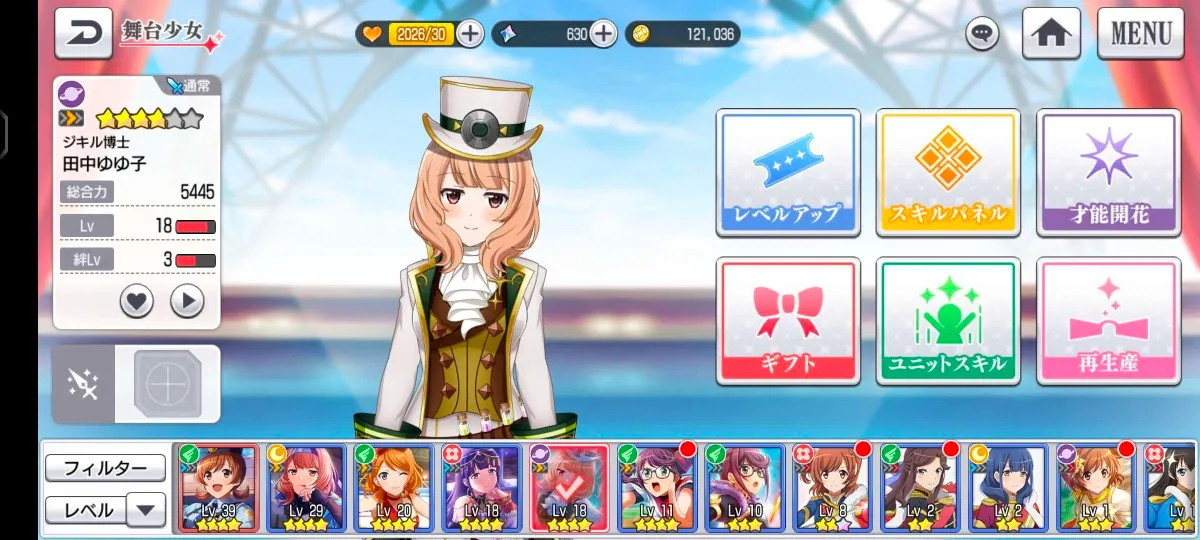Choose ユニットスキル unit skill
Screen dimensions: 1200x540
(947, 320)
